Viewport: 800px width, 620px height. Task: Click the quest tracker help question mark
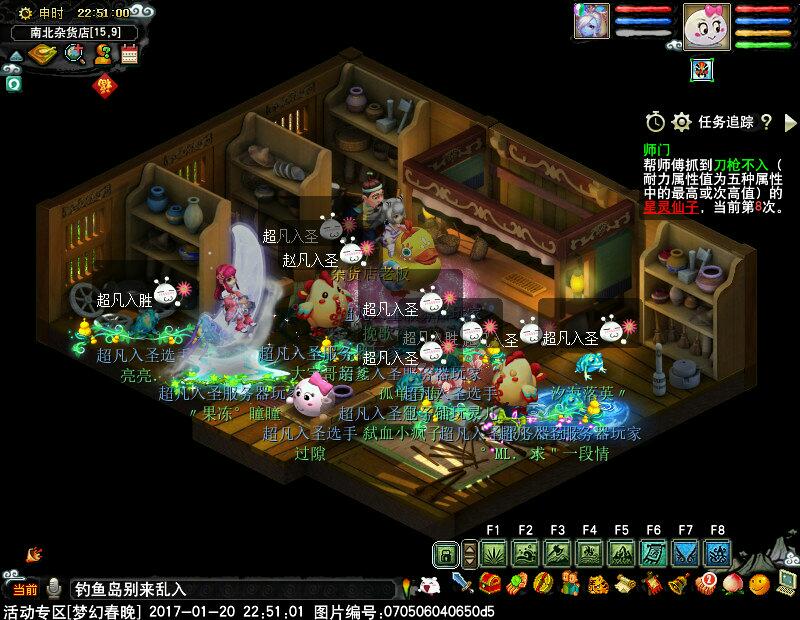pos(766,122)
